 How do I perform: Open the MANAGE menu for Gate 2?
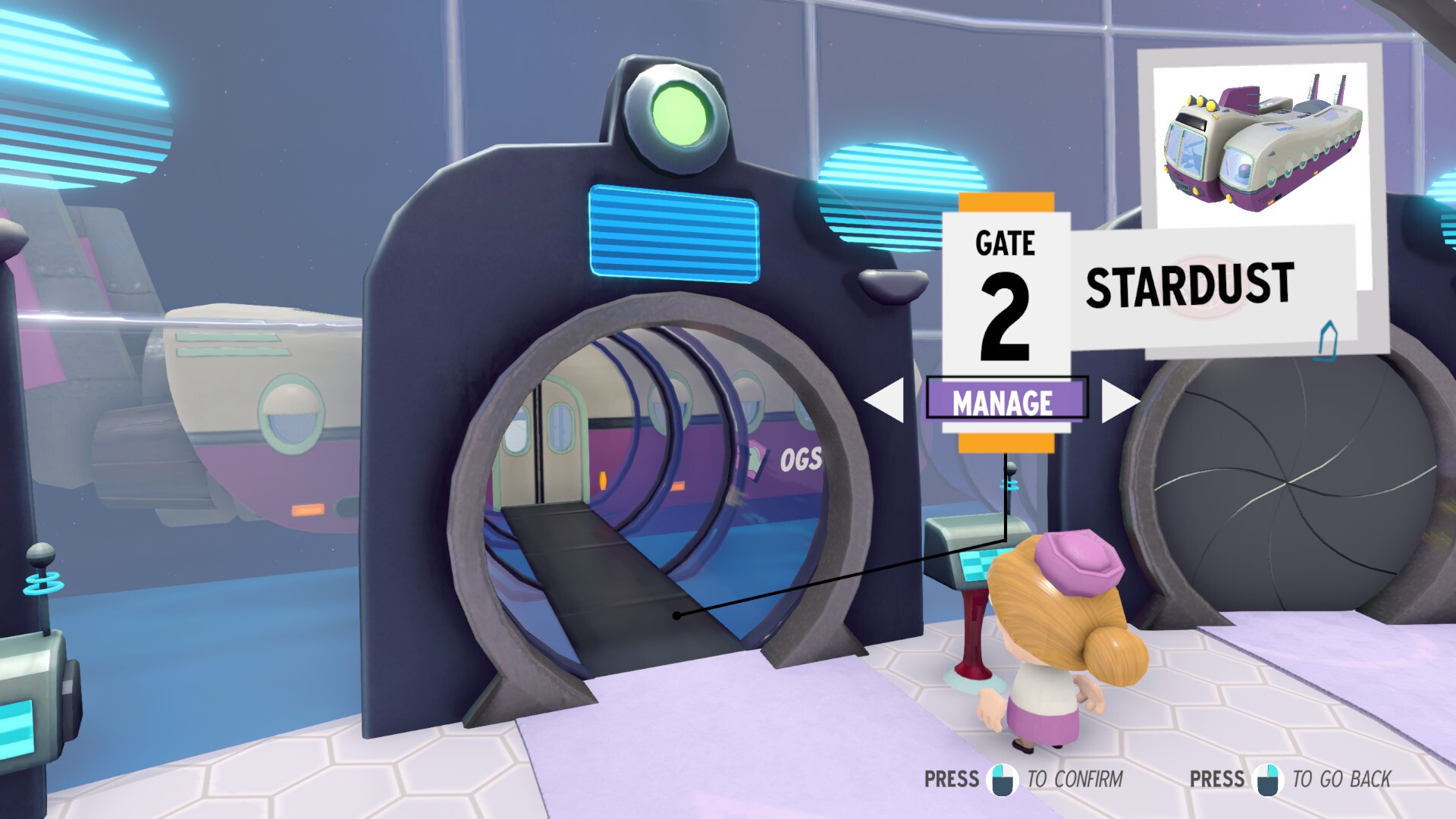coord(1006,400)
